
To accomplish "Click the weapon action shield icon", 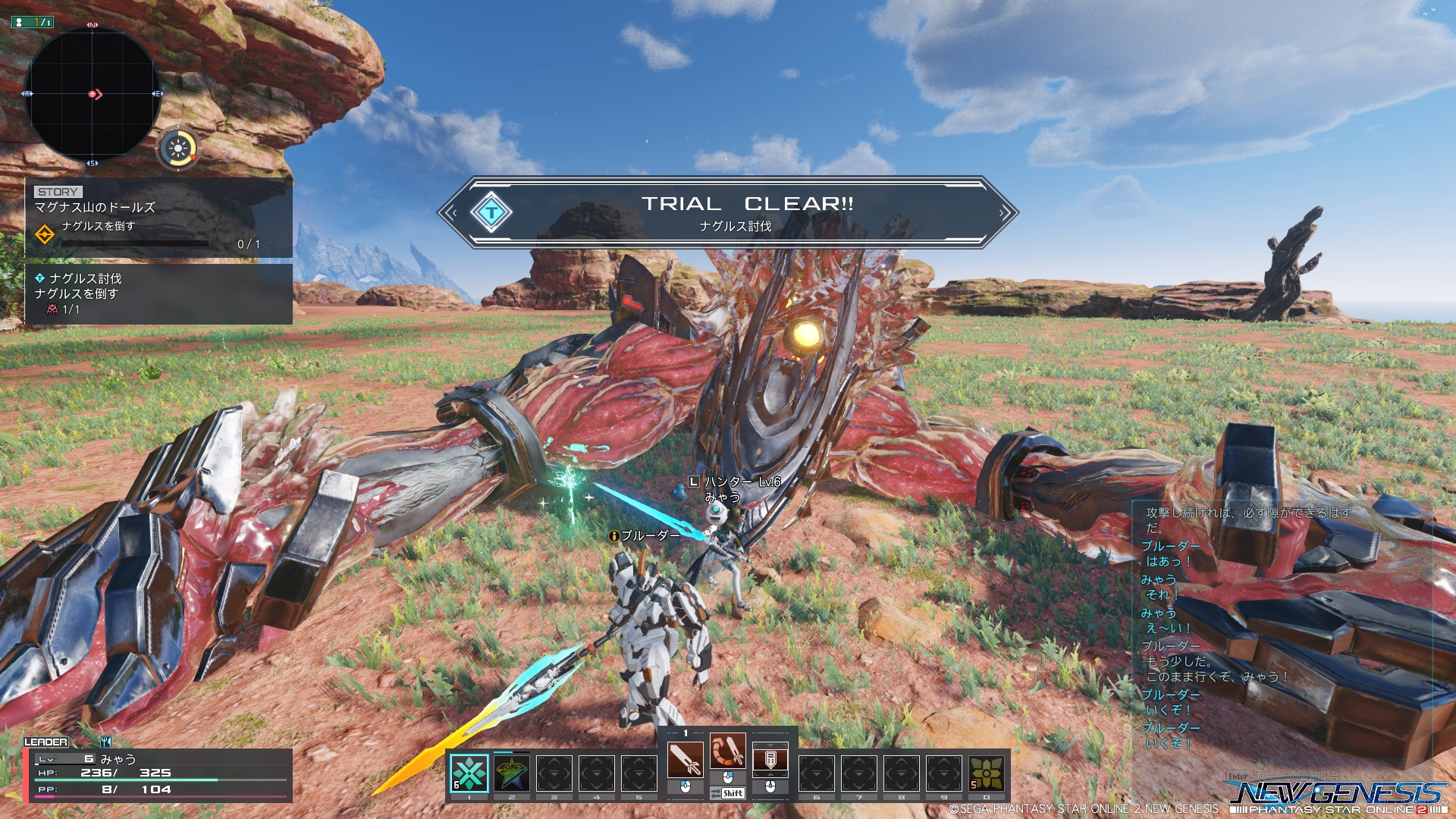I will tap(770, 759).
